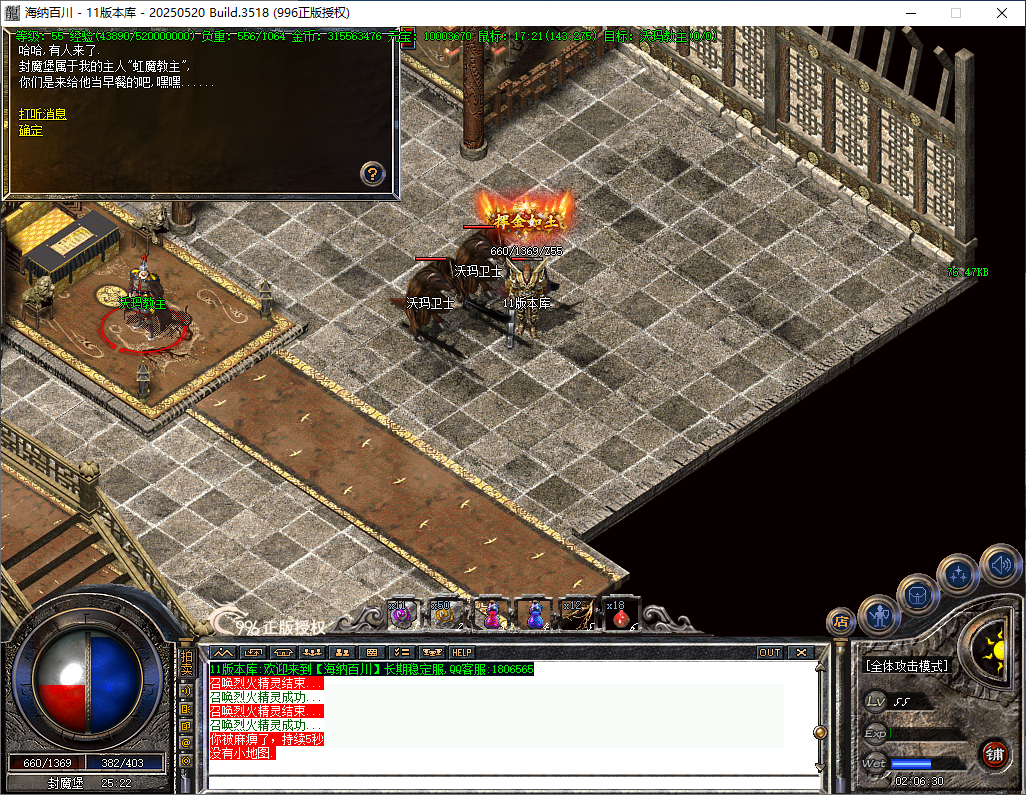Choose the 打听消息 dialogue option

click(43, 114)
